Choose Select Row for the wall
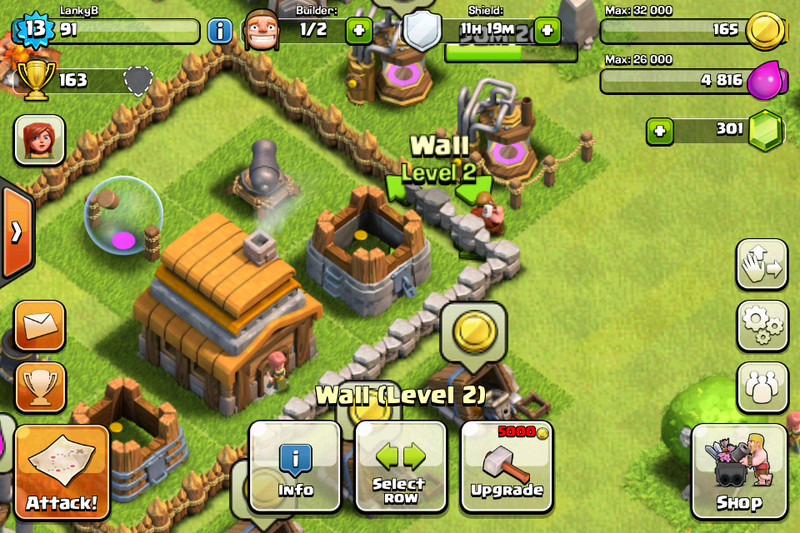The width and height of the screenshot is (800, 533). [x=400, y=466]
